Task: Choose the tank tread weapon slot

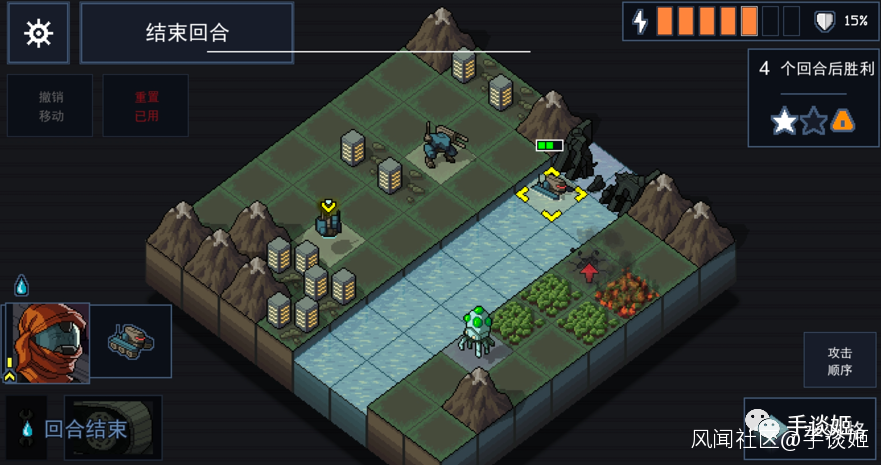Action: coord(113,428)
